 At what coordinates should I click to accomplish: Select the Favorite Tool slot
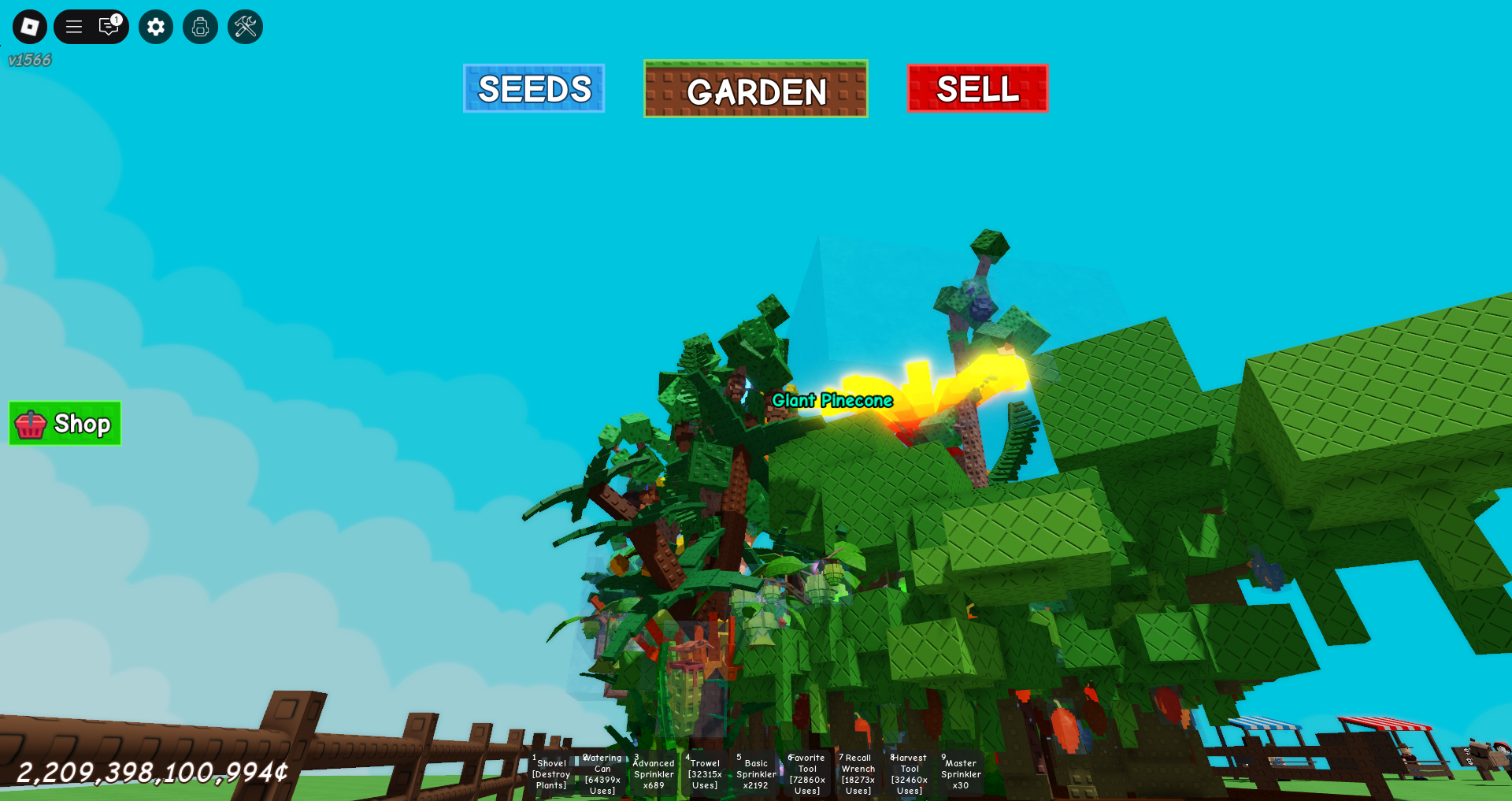(807, 773)
